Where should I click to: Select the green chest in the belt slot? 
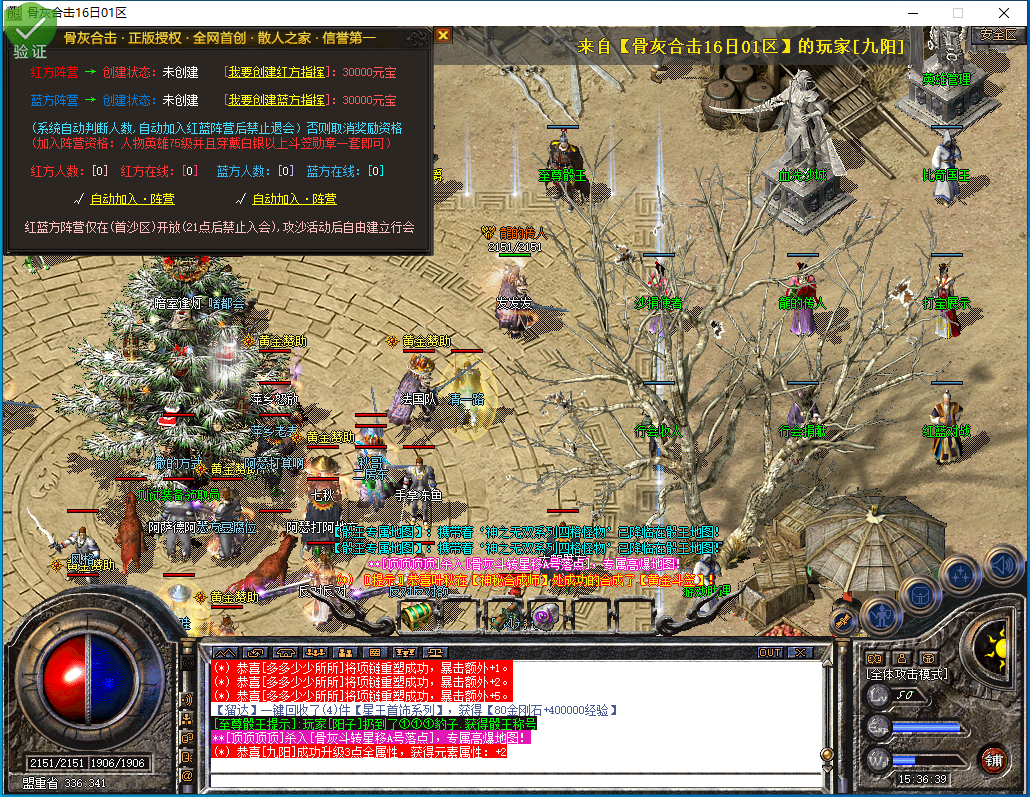pyautogui.click(x=416, y=617)
